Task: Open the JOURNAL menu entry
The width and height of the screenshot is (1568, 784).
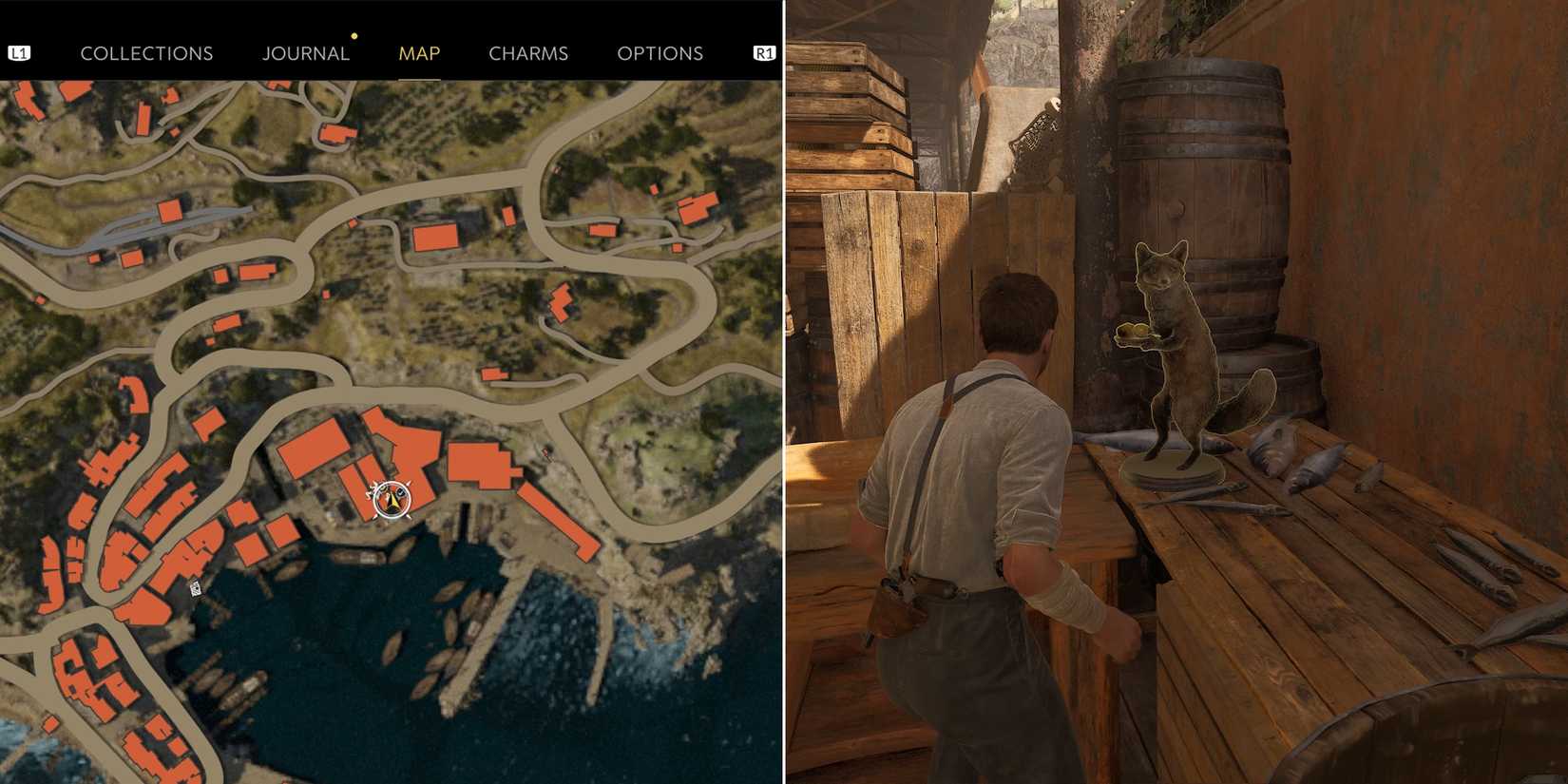Action: pyautogui.click(x=306, y=53)
